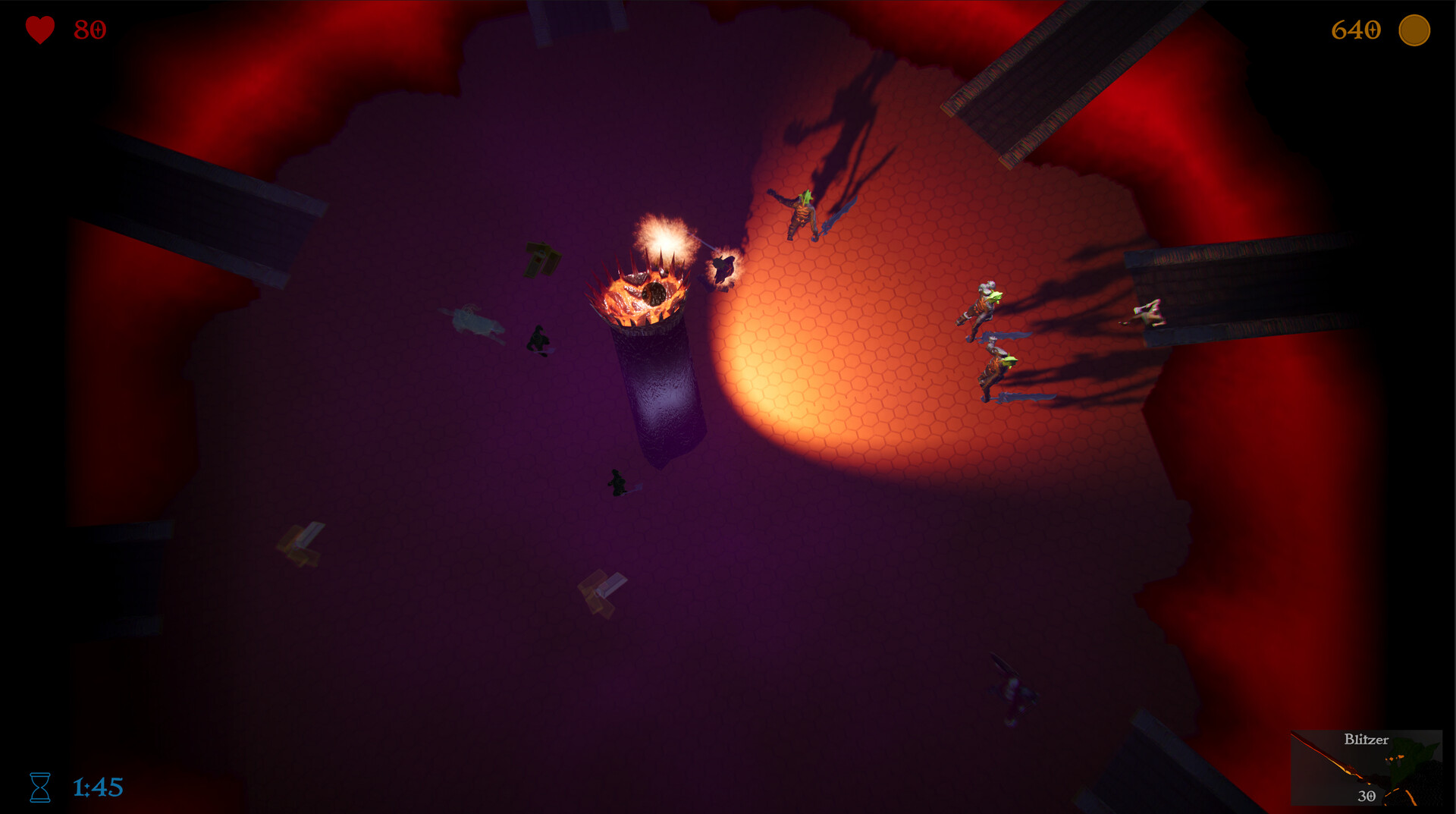Click the blue hourglass timer icon
The image size is (1456, 814).
click(40, 788)
